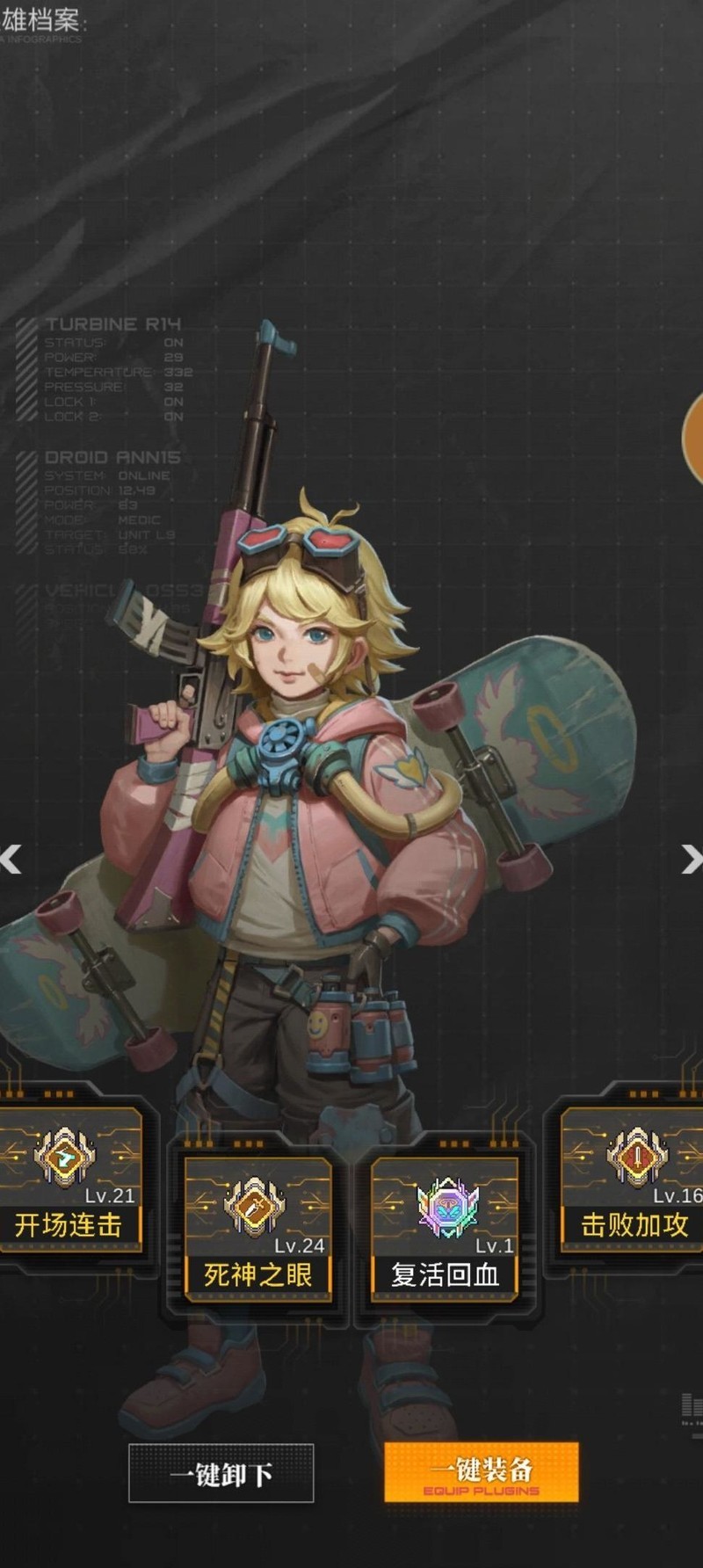Screen dimensions: 703x1568
Task: Click the 一键卸下 unequip-all button
Action: tap(221, 1474)
